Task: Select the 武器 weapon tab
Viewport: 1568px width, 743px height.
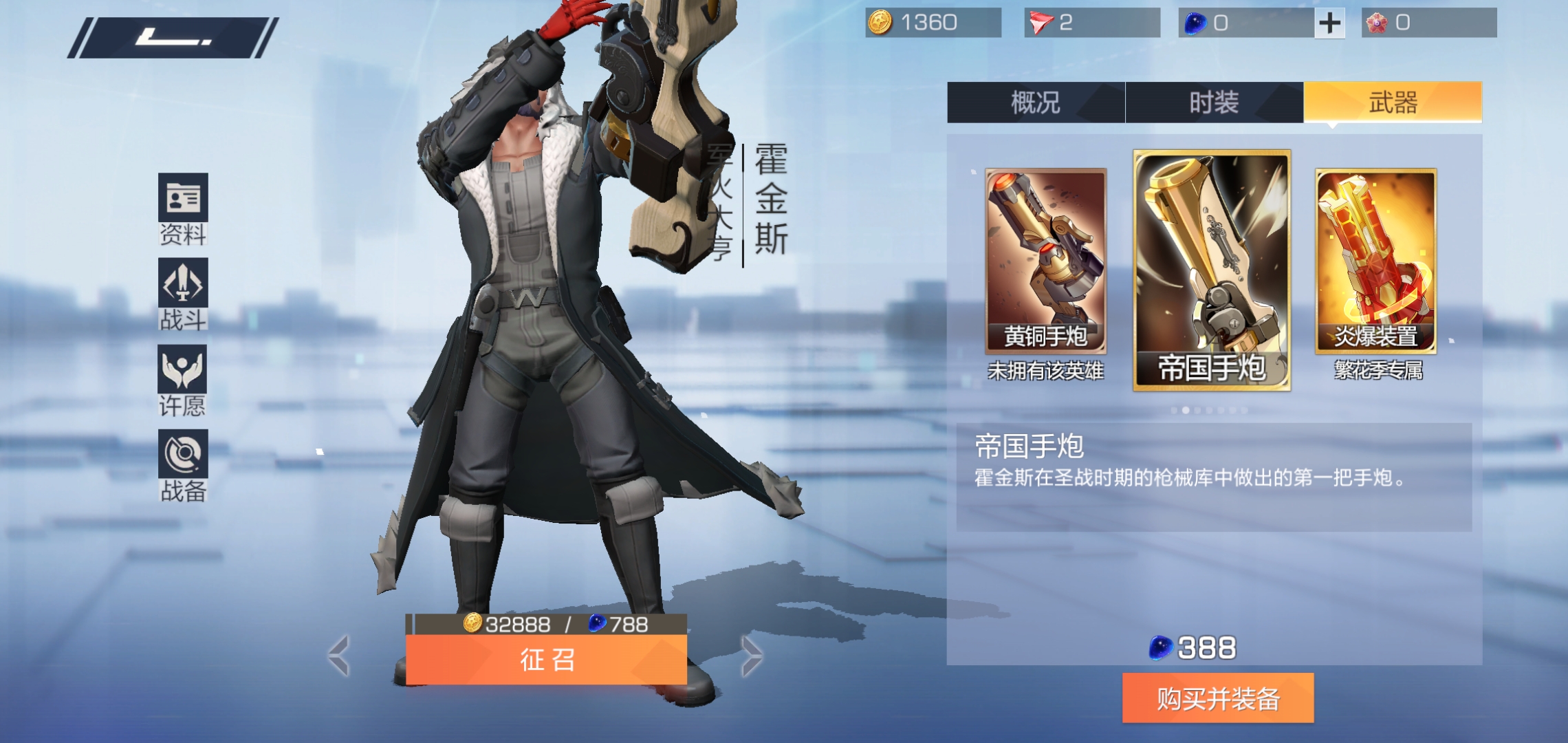Action: pos(1393,103)
